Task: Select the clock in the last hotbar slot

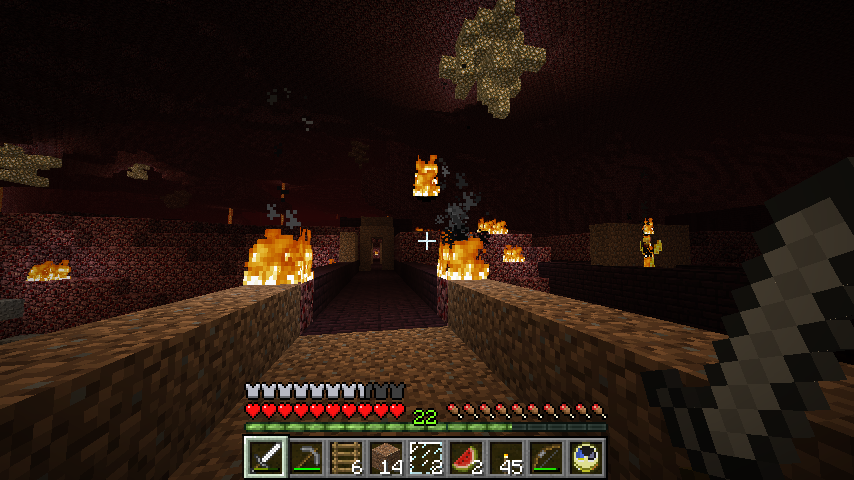Action: tap(586, 458)
